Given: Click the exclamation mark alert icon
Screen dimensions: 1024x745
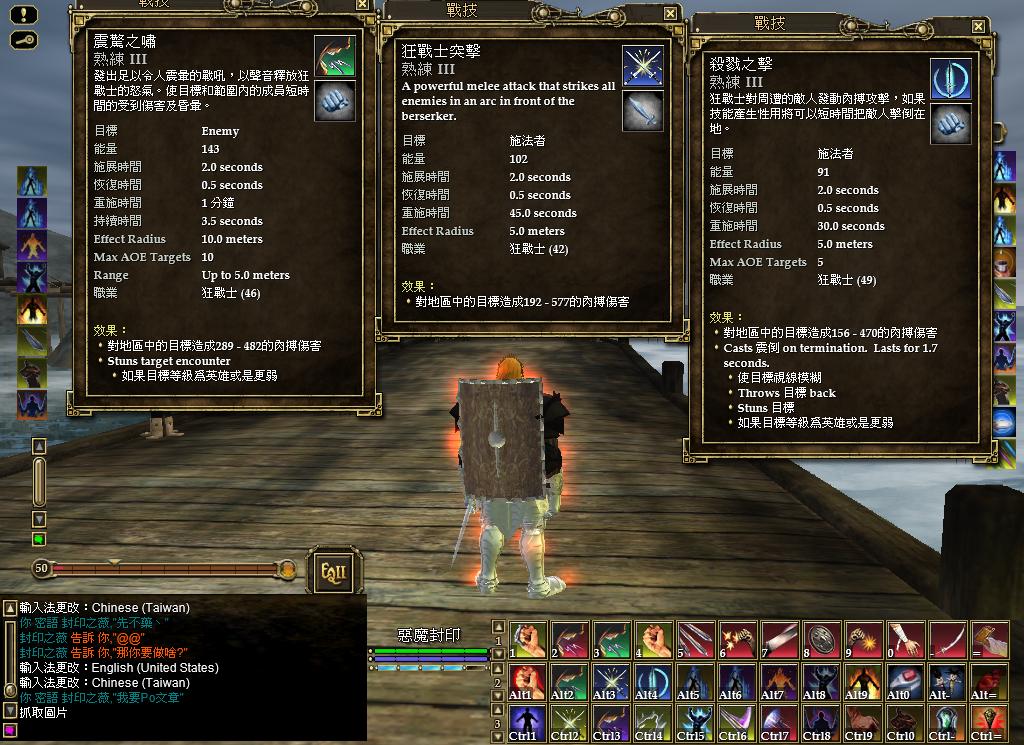Looking at the screenshot, I should [x=24, y=16].
